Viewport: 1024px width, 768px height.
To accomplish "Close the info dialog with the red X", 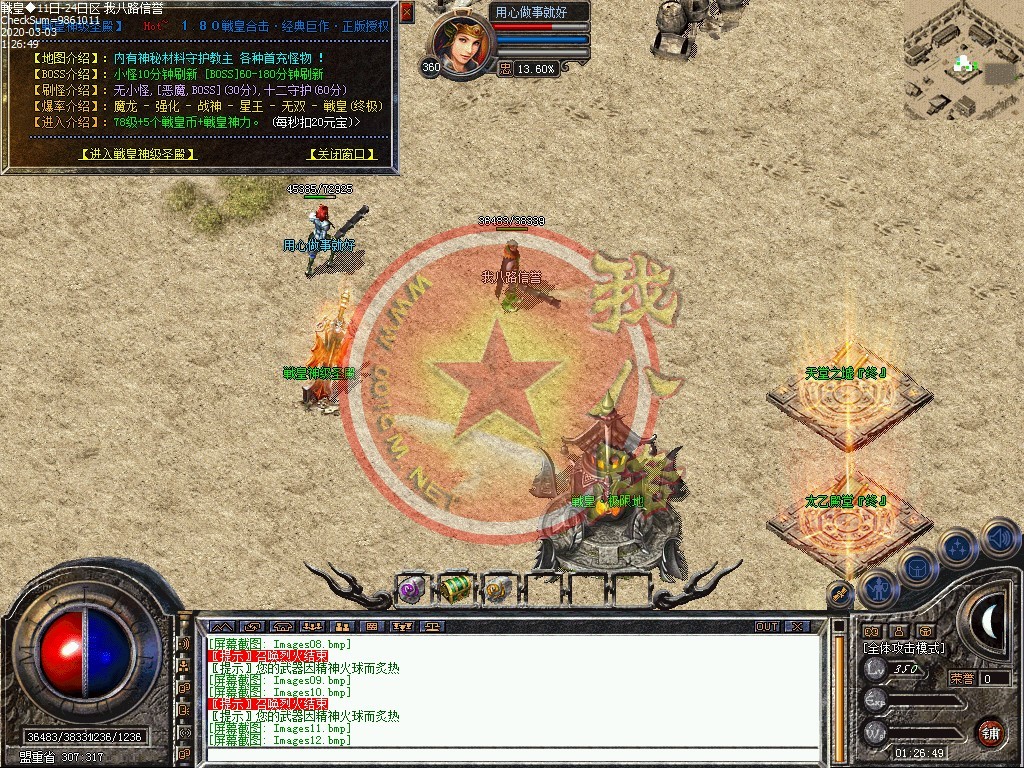I will (x=406, y=12).
